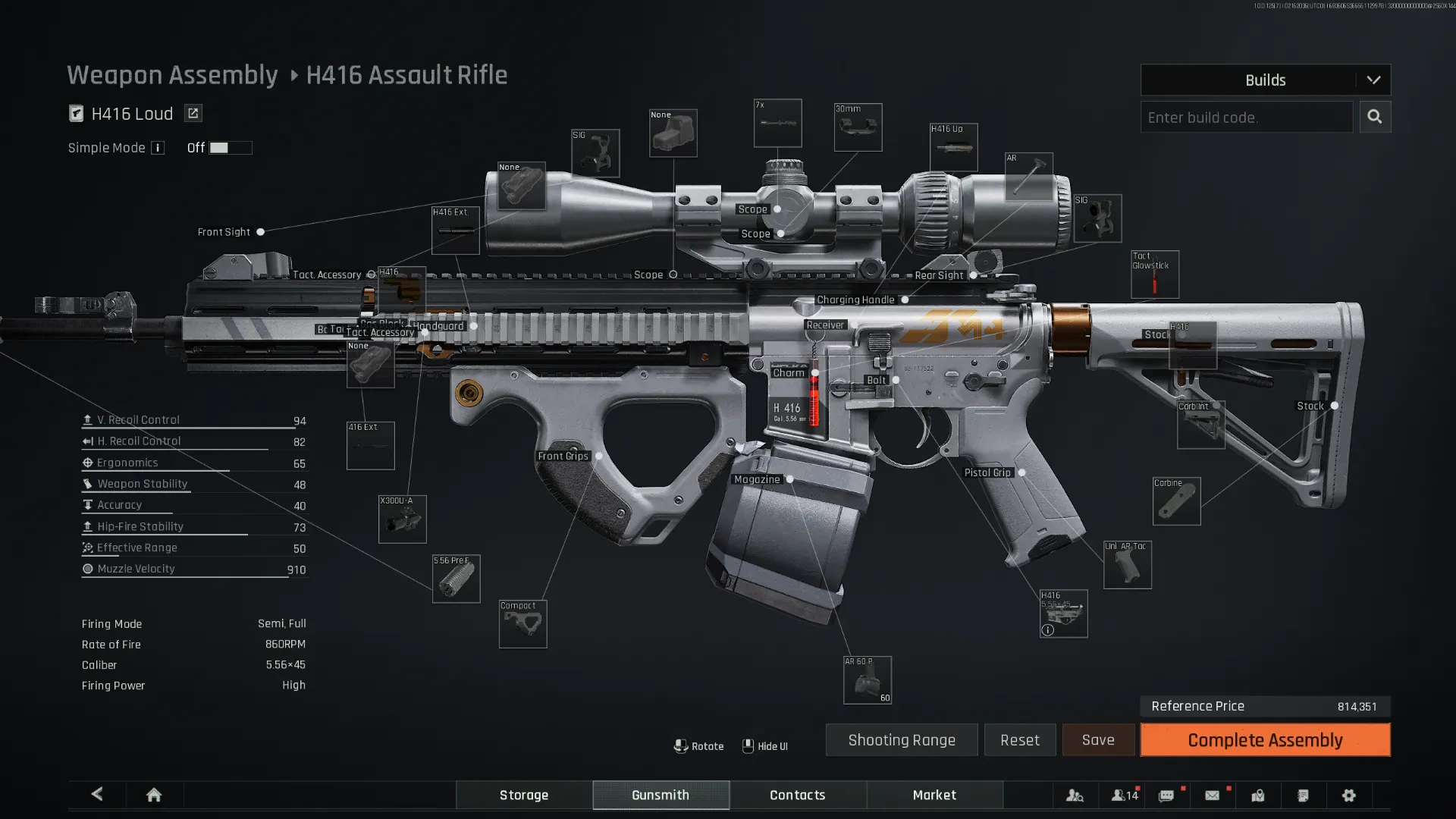Image resolution: width=1456 pixels, height=819 pixels.
Task: Open the mail inbox with unread notification
Action: click(x=1212, y=795)
